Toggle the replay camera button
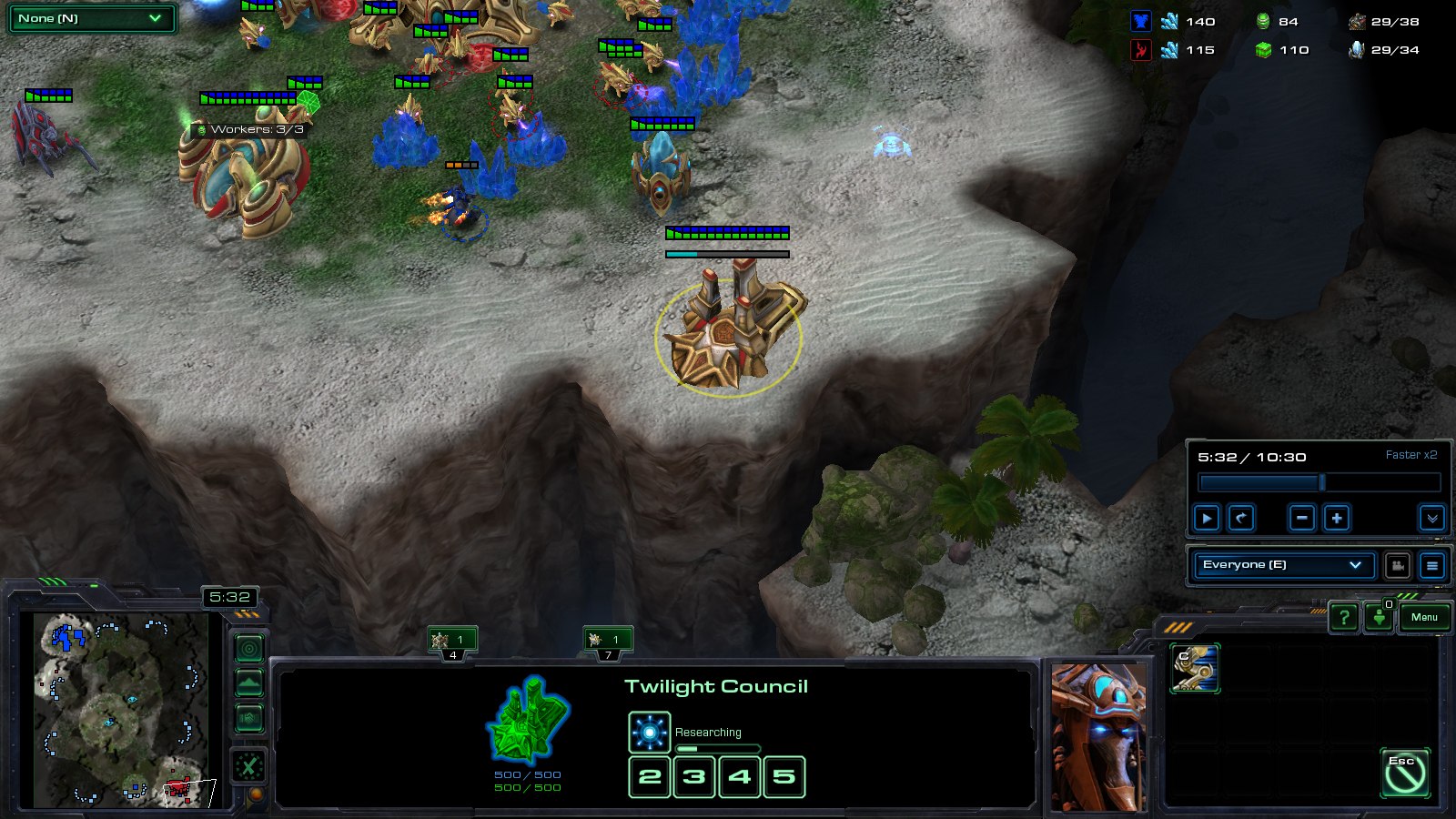Viewport: 1456px width, 819px height. 1398,566
